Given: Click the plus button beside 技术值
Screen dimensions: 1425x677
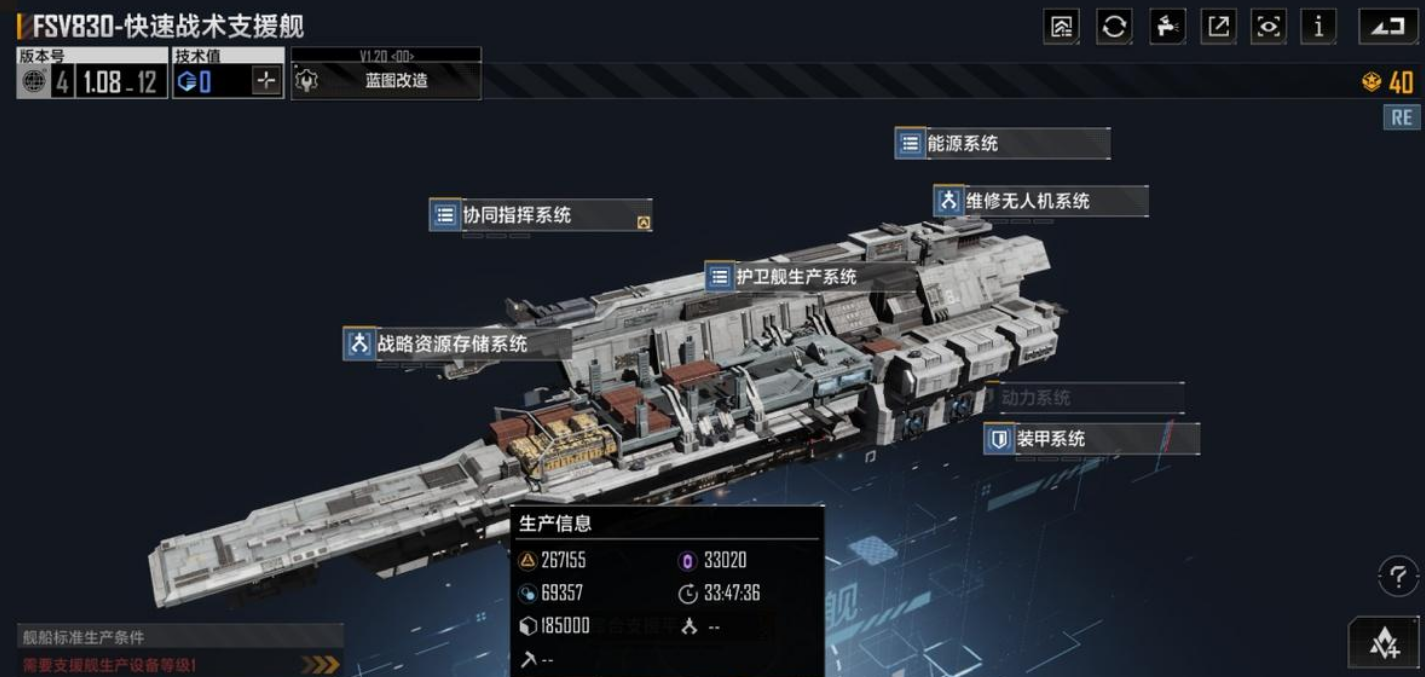Looking at the screenshot, I should pos(265,82).
